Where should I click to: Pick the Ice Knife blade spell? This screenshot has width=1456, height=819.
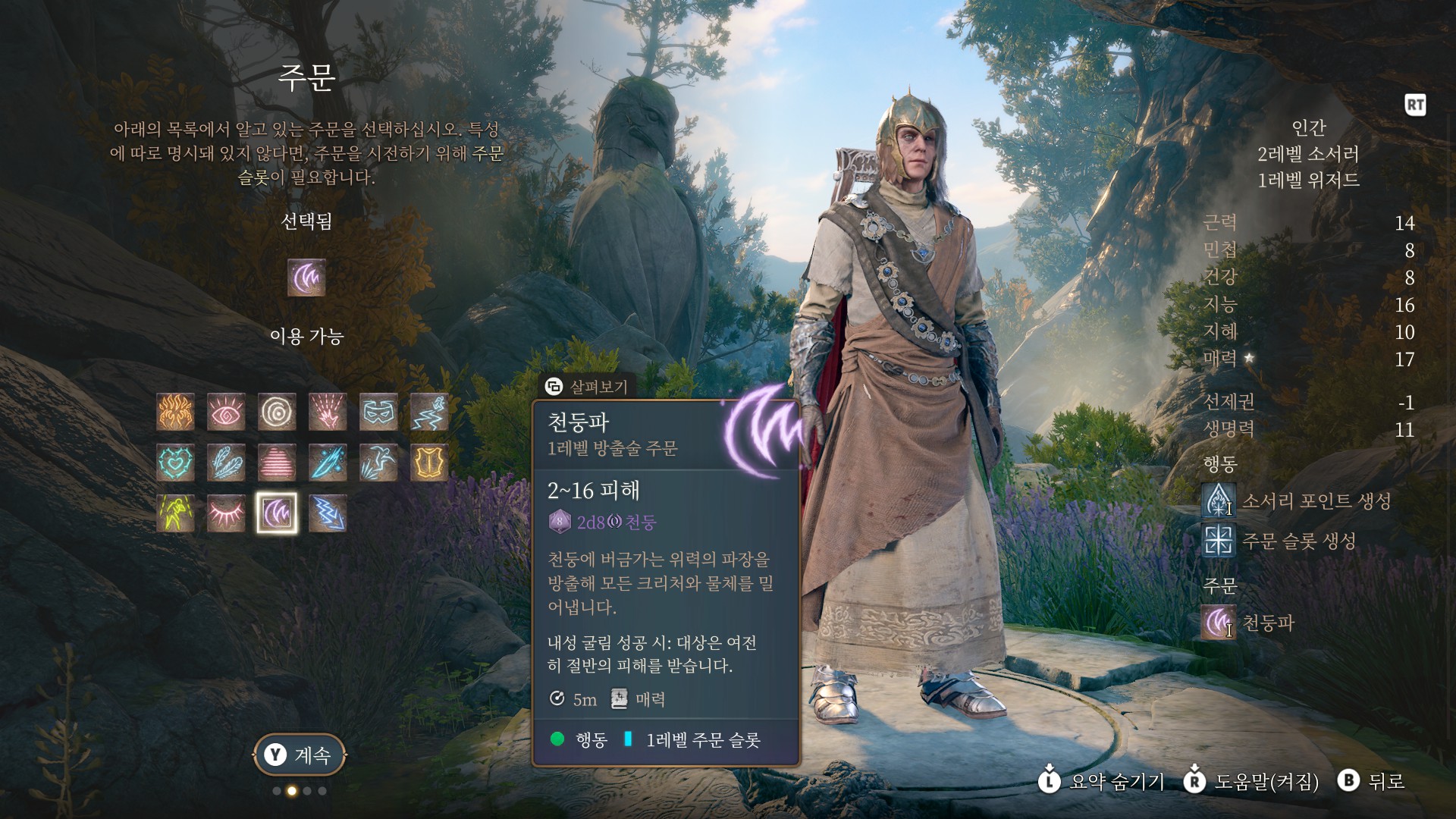coord(328,463)
